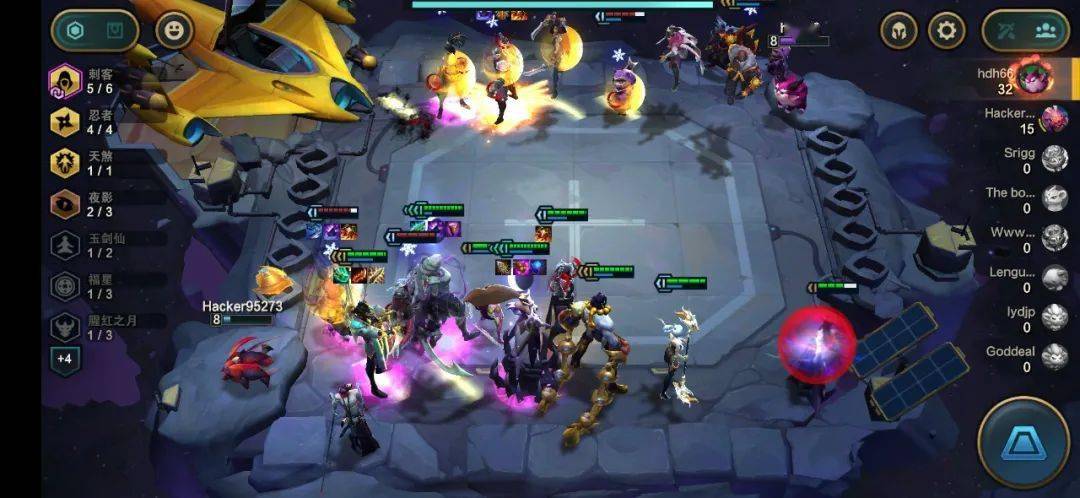Open the smiley emote button
Image resolution: width=1080 pixels, height=498 pixels.
tap(174, 31)
